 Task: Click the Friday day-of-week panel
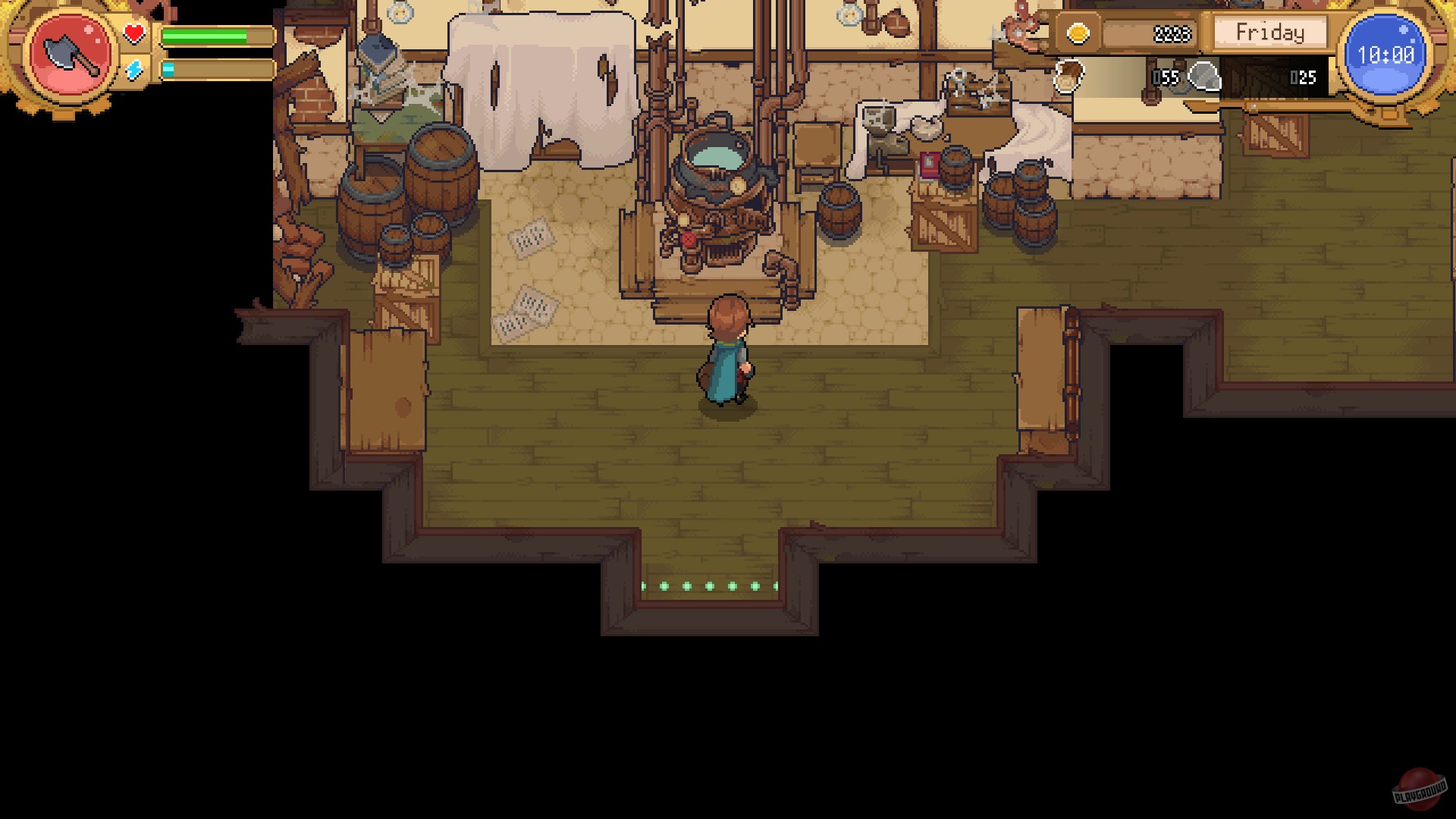click(1269, 32)
